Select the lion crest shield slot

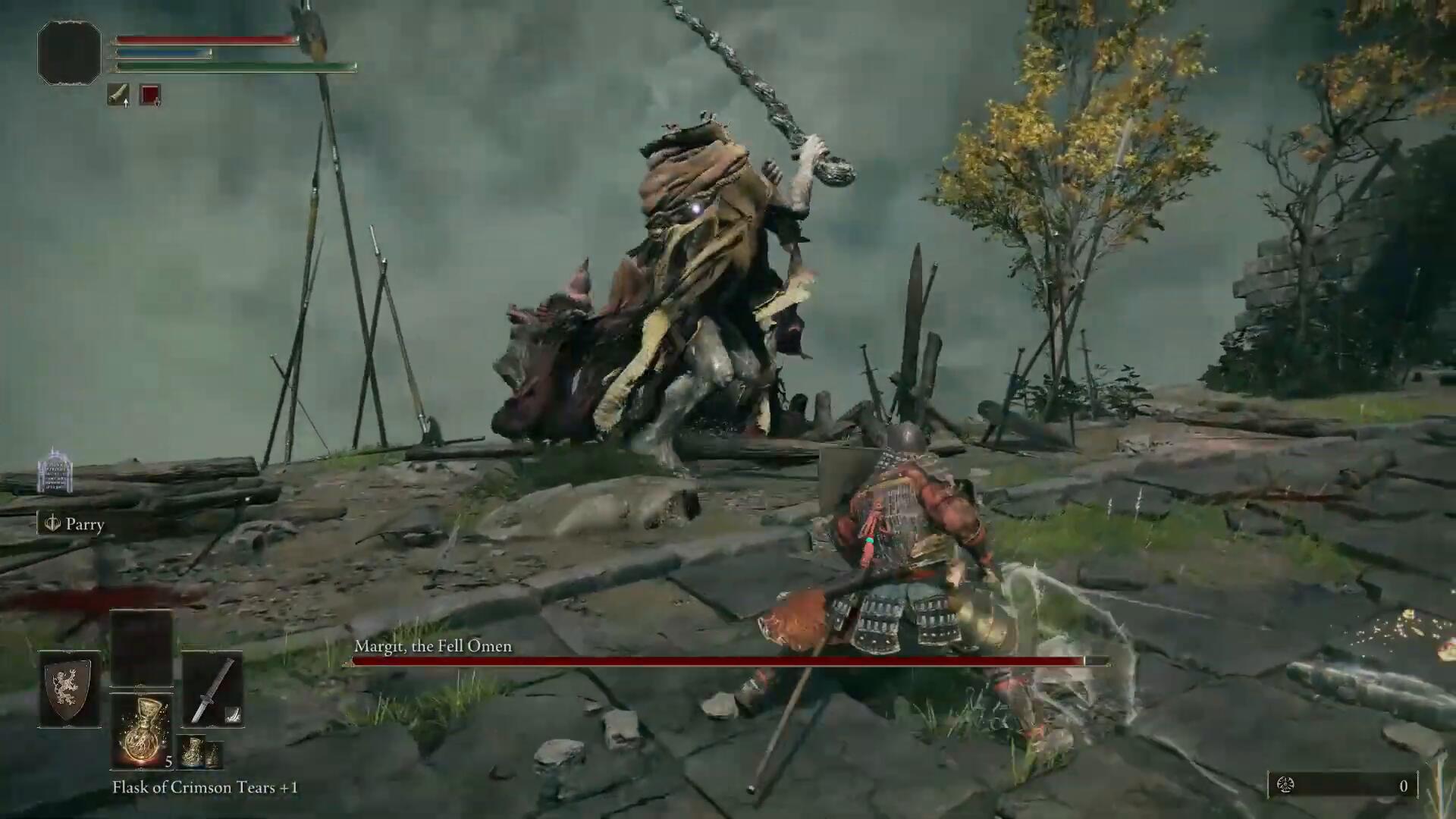[x=70, y=689]
